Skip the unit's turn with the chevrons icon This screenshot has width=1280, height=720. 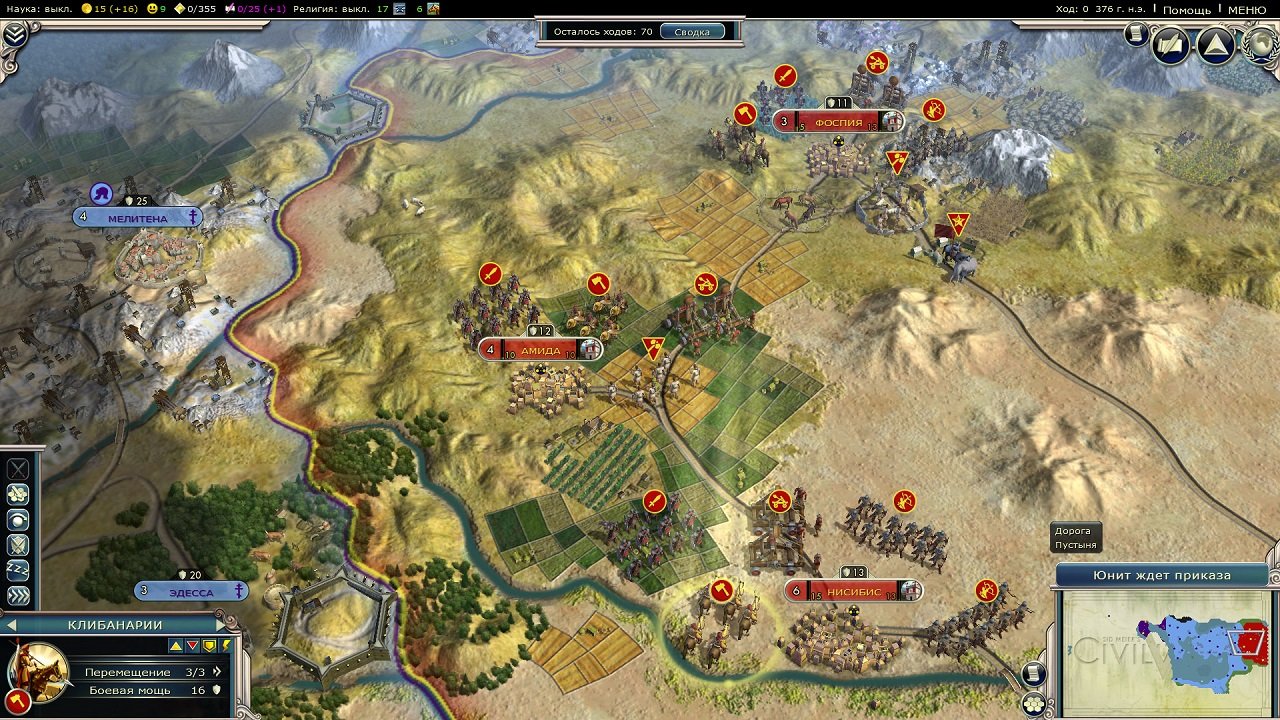pos(18,595)
